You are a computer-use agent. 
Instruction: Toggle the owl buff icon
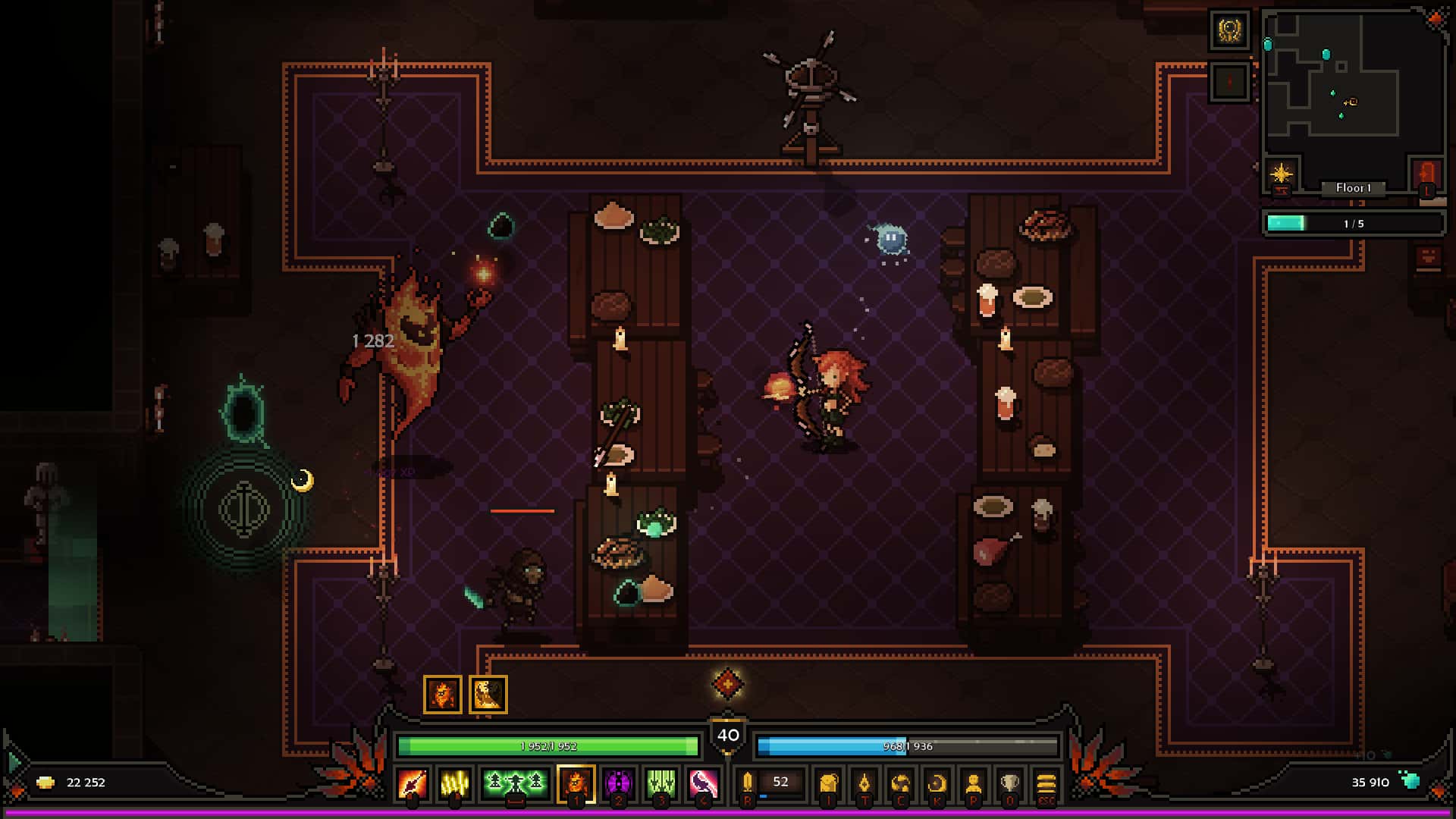tap(489, 692)
